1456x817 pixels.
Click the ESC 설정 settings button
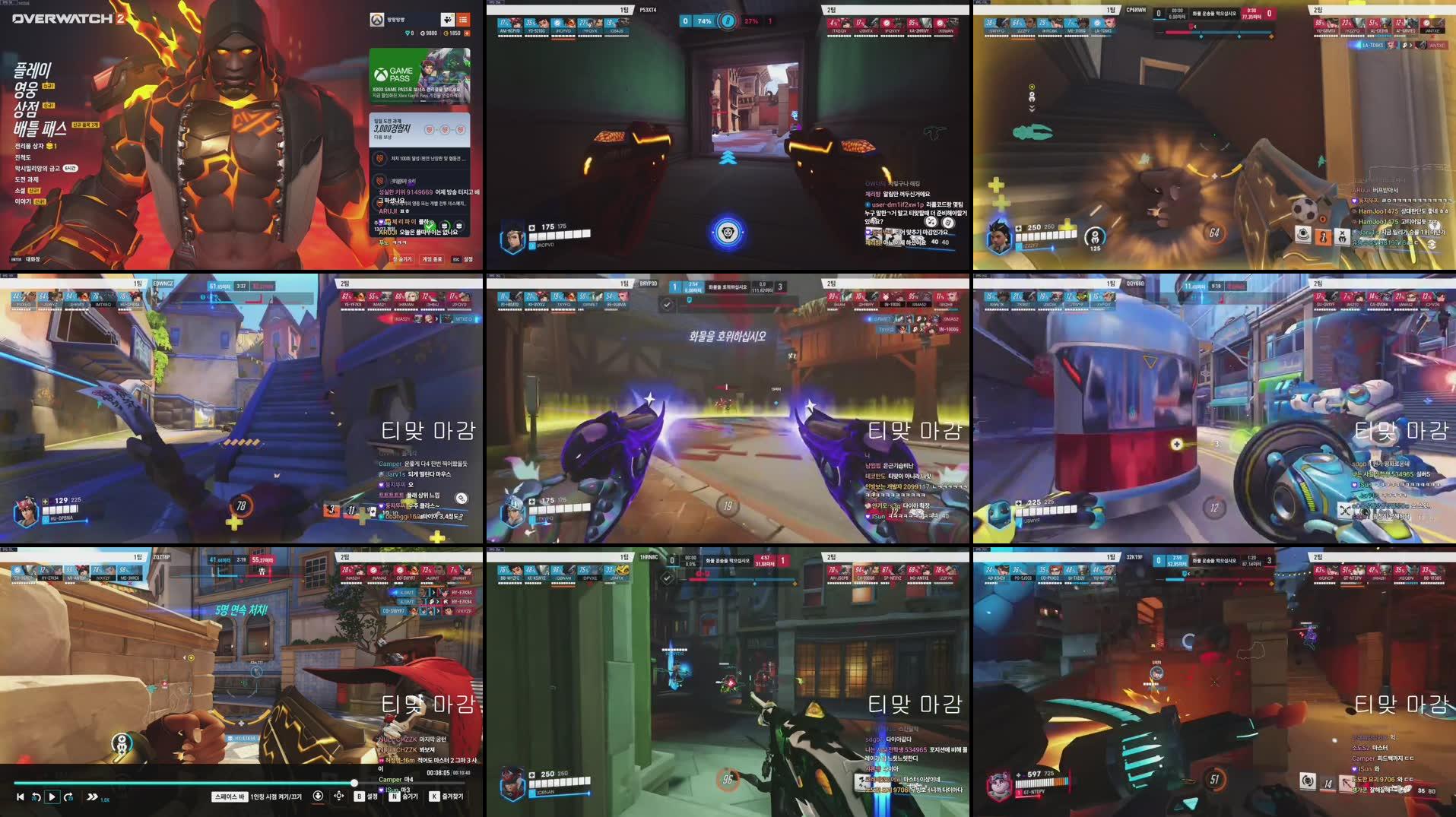tap(462, 258)
